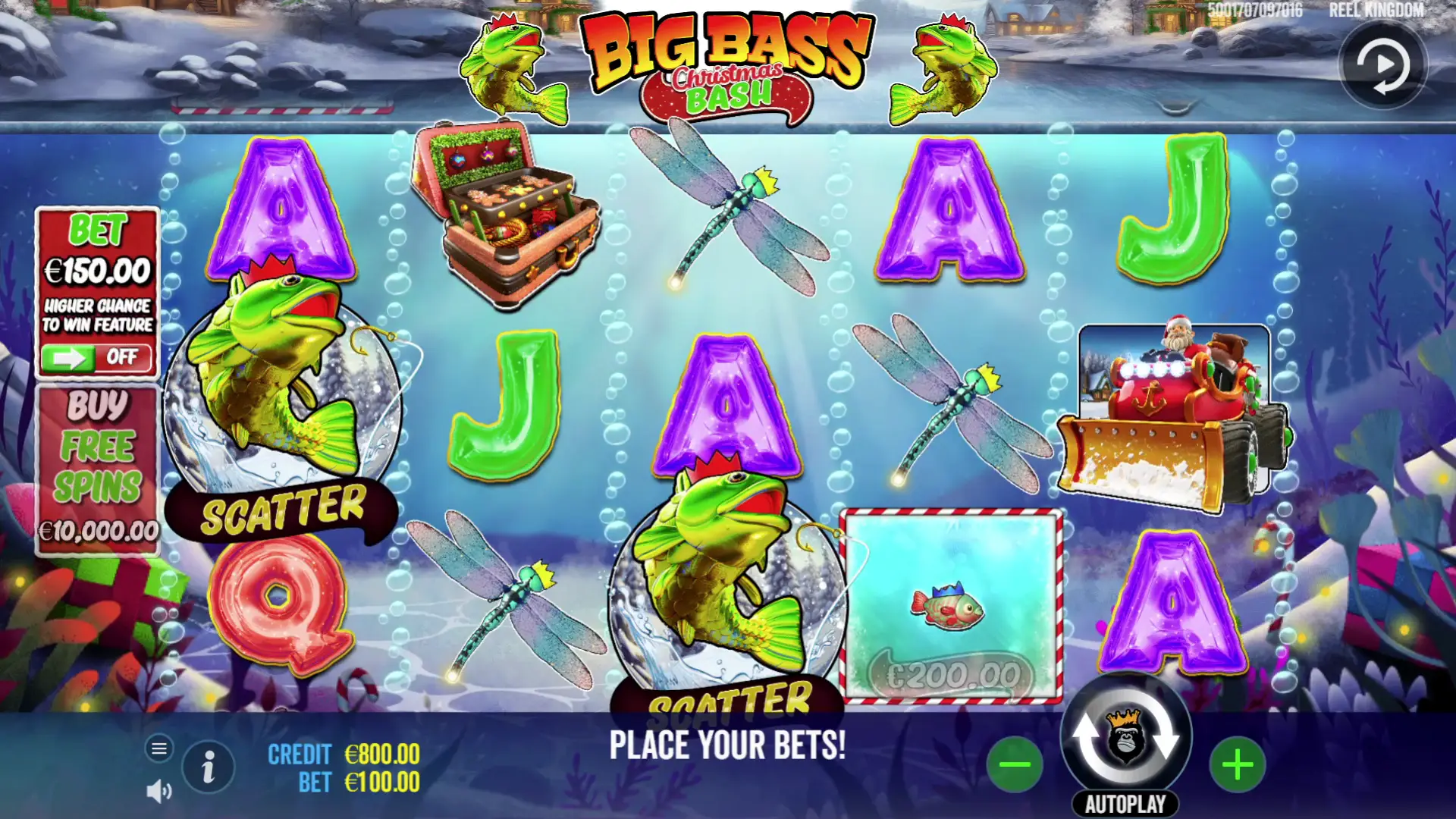Decrease the bet with the minus button

(1015, 764)
